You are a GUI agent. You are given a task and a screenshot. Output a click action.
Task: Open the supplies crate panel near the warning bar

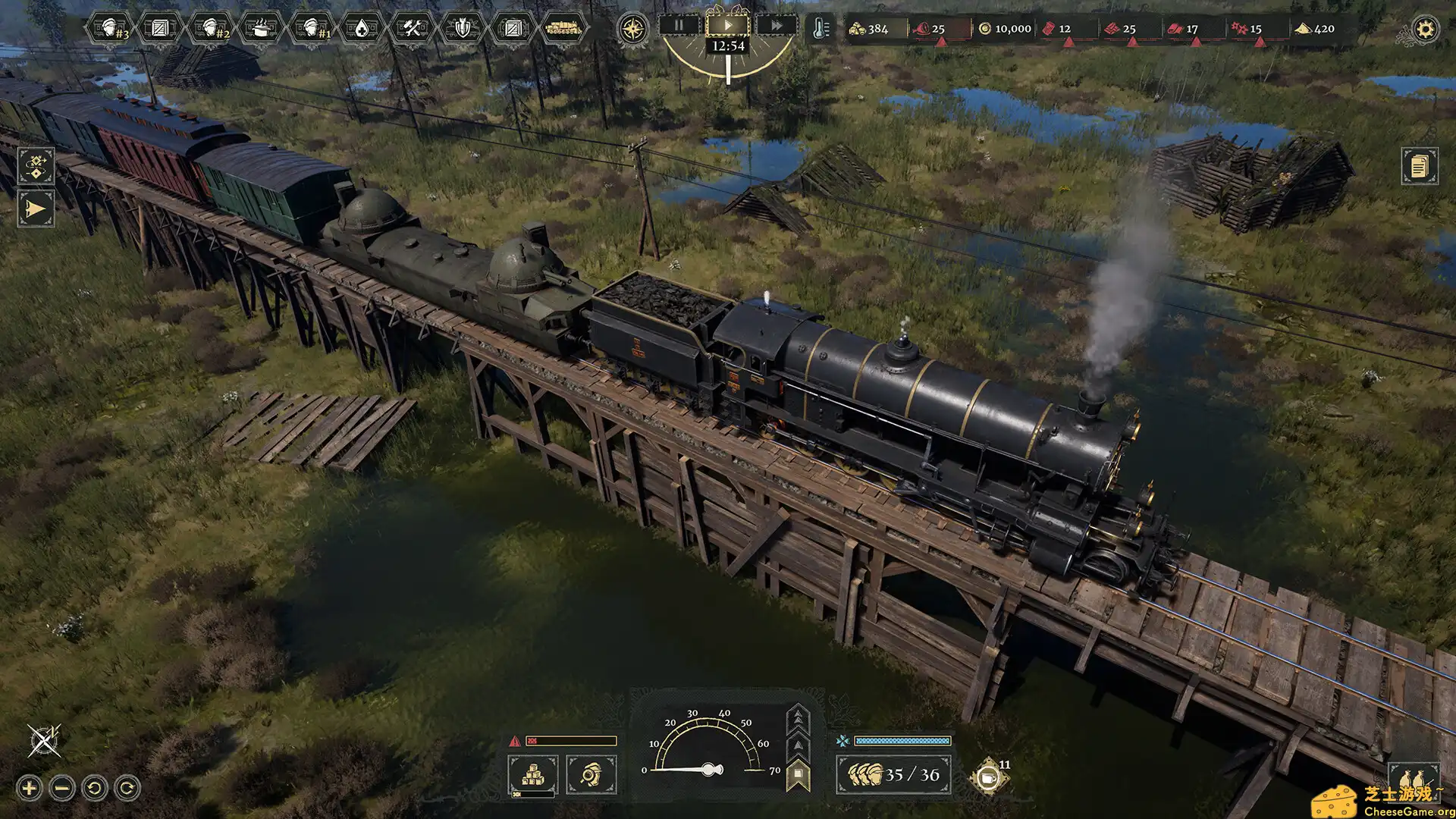click(x=535, y=773)
